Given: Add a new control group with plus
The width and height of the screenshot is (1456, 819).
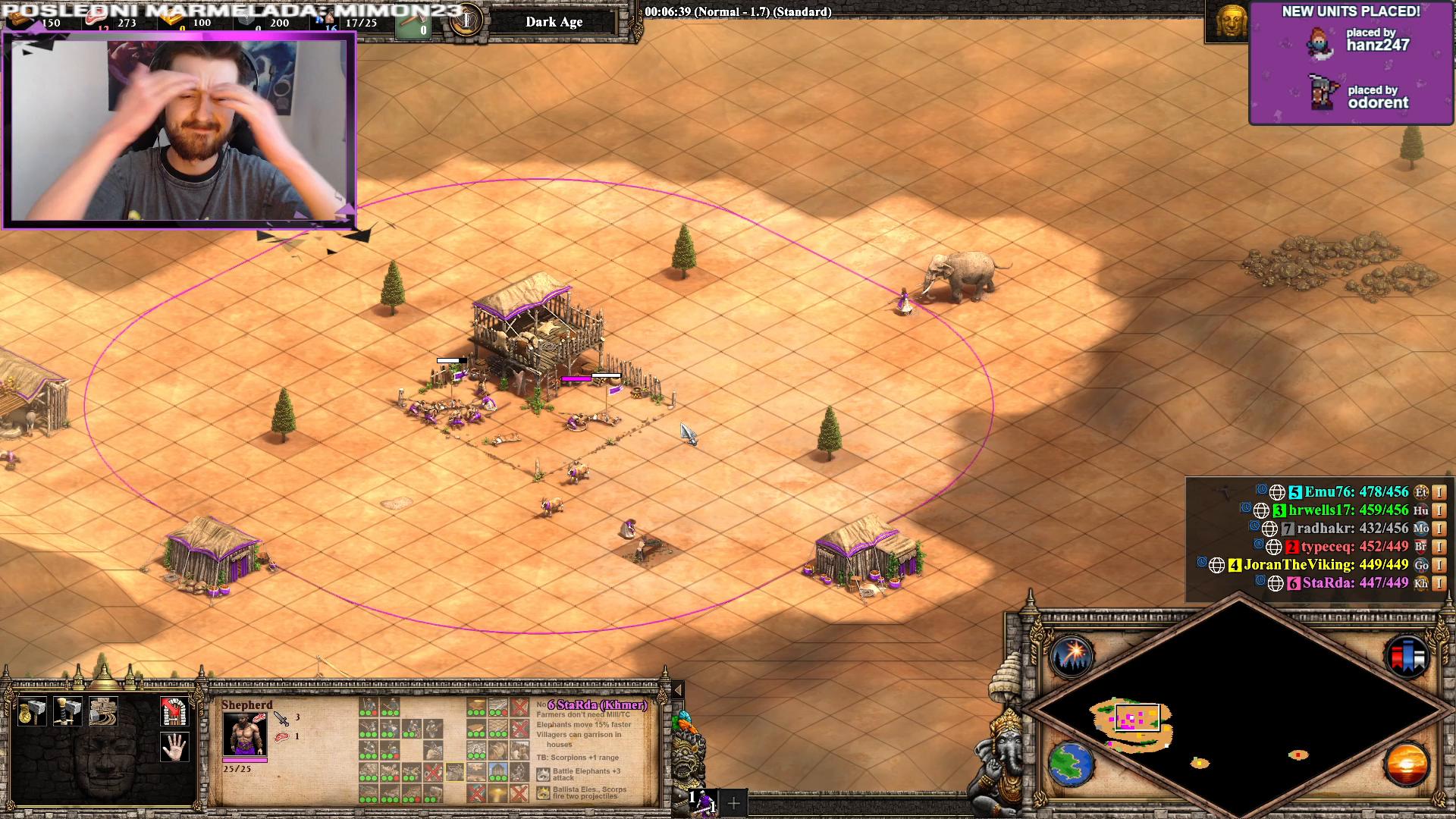Looking at the screenshot, I should click(x=733, y=802).
